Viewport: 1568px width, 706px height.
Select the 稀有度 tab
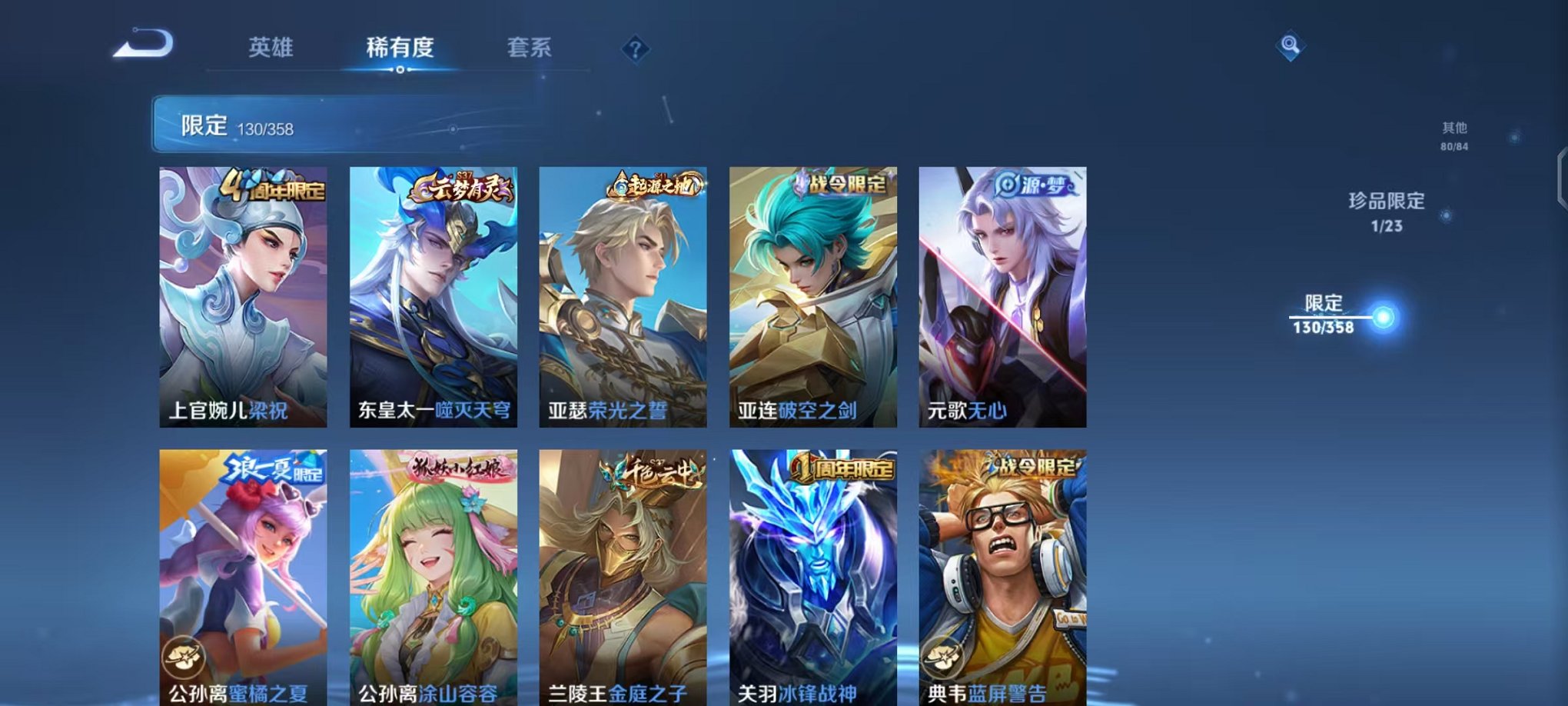[397, 48]
